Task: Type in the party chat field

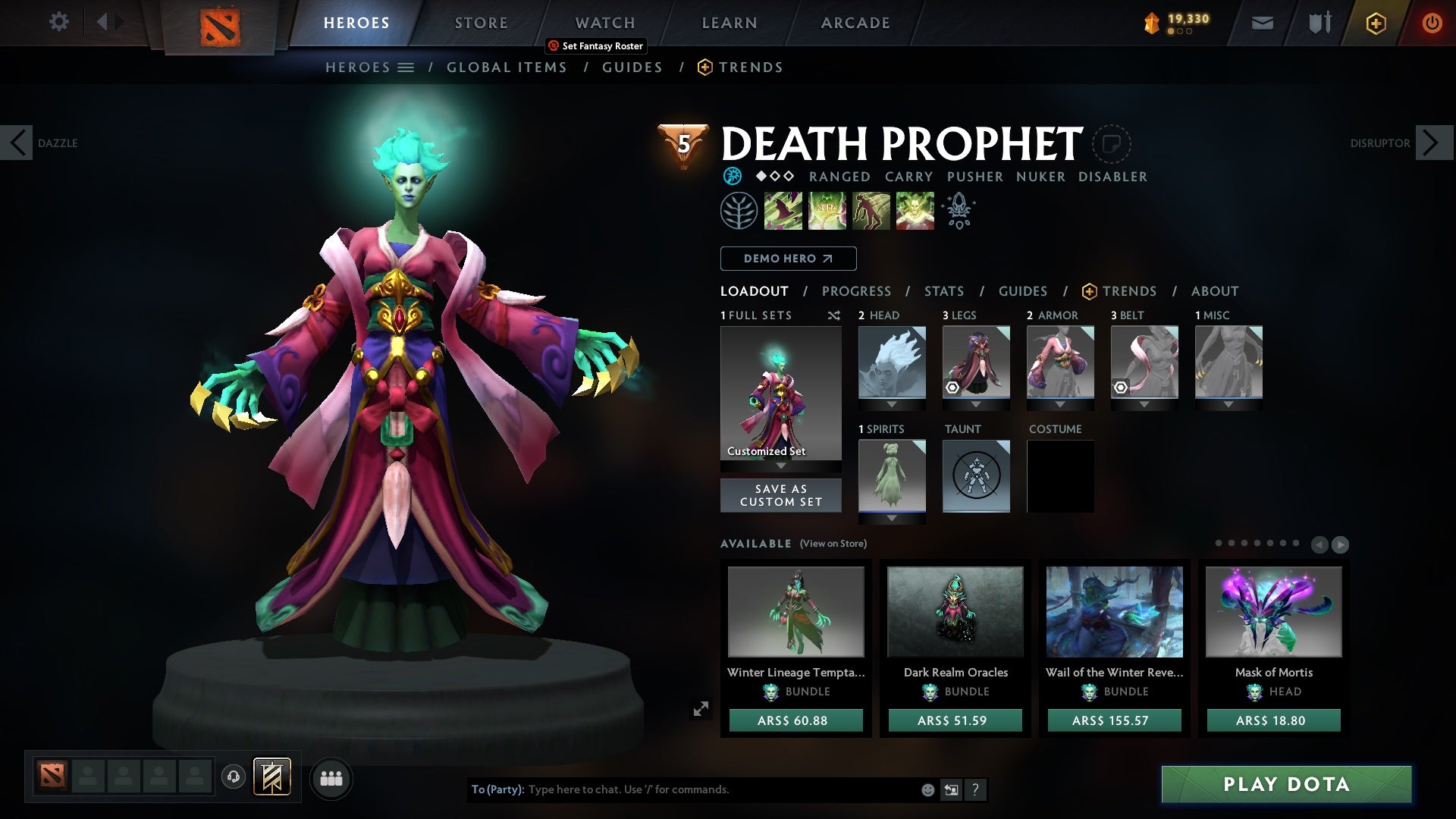Action: tap(682, 789)
